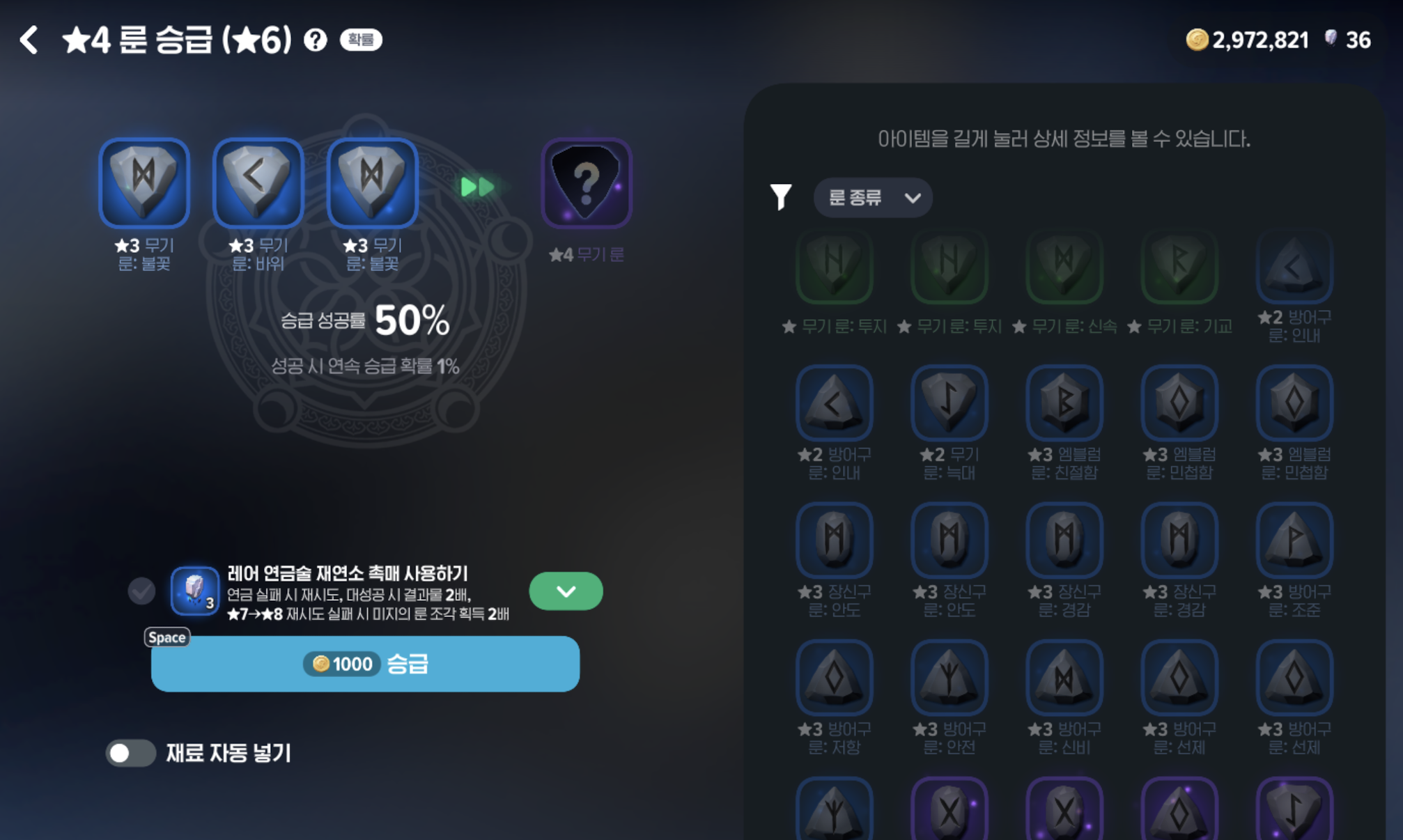Expand the green chevron for catalyst options

point(566,591)
